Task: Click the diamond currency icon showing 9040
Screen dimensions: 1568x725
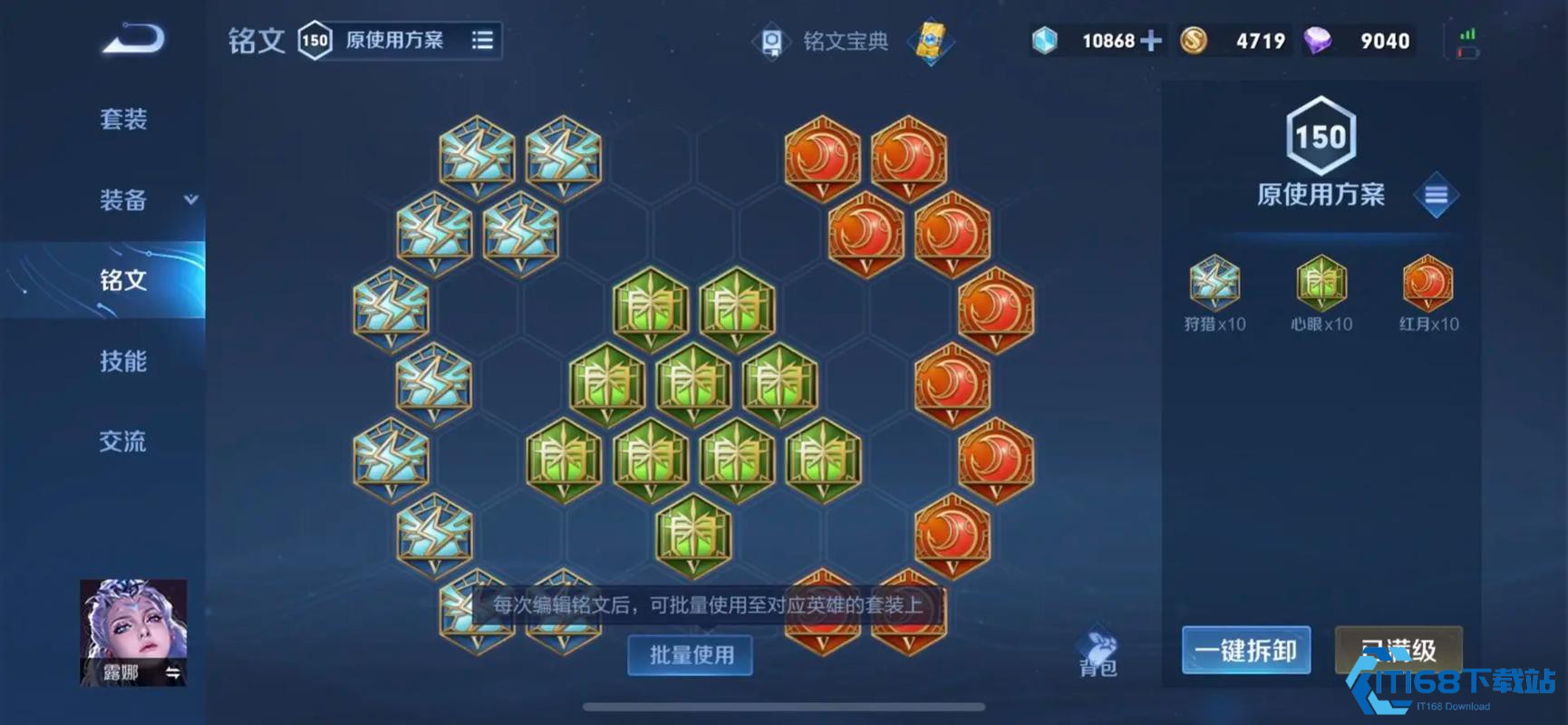Action: [1319, 40]
